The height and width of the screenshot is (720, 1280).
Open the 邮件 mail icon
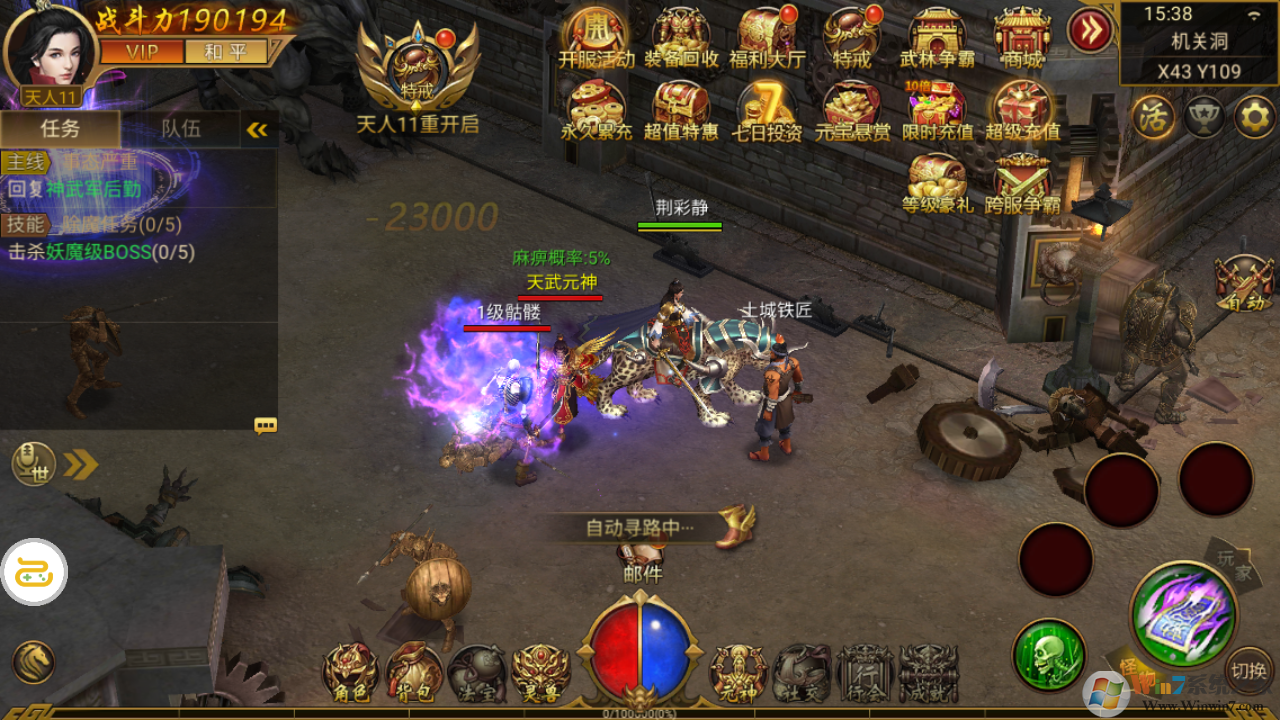point(641,562)
